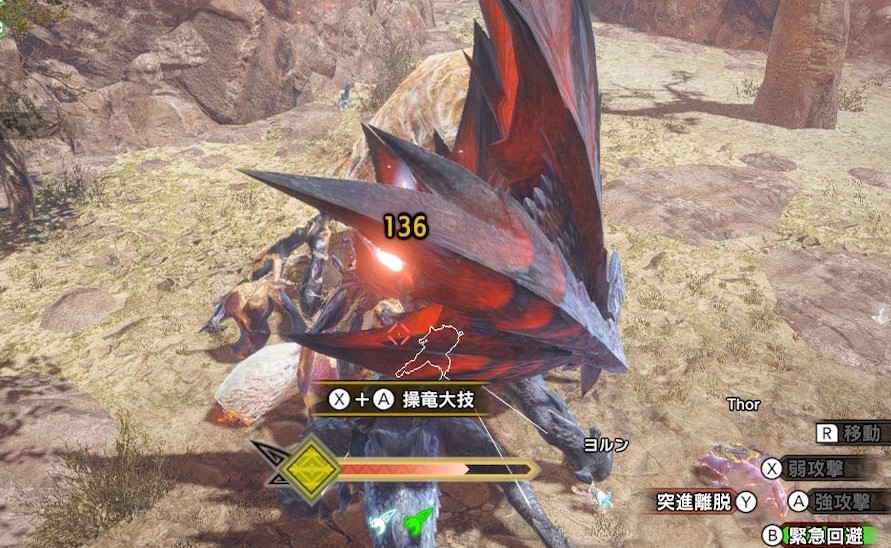The image size is (891, 548).
Task: Choose the 弱攻撃 weak attack action
Action: coord(814,468)
